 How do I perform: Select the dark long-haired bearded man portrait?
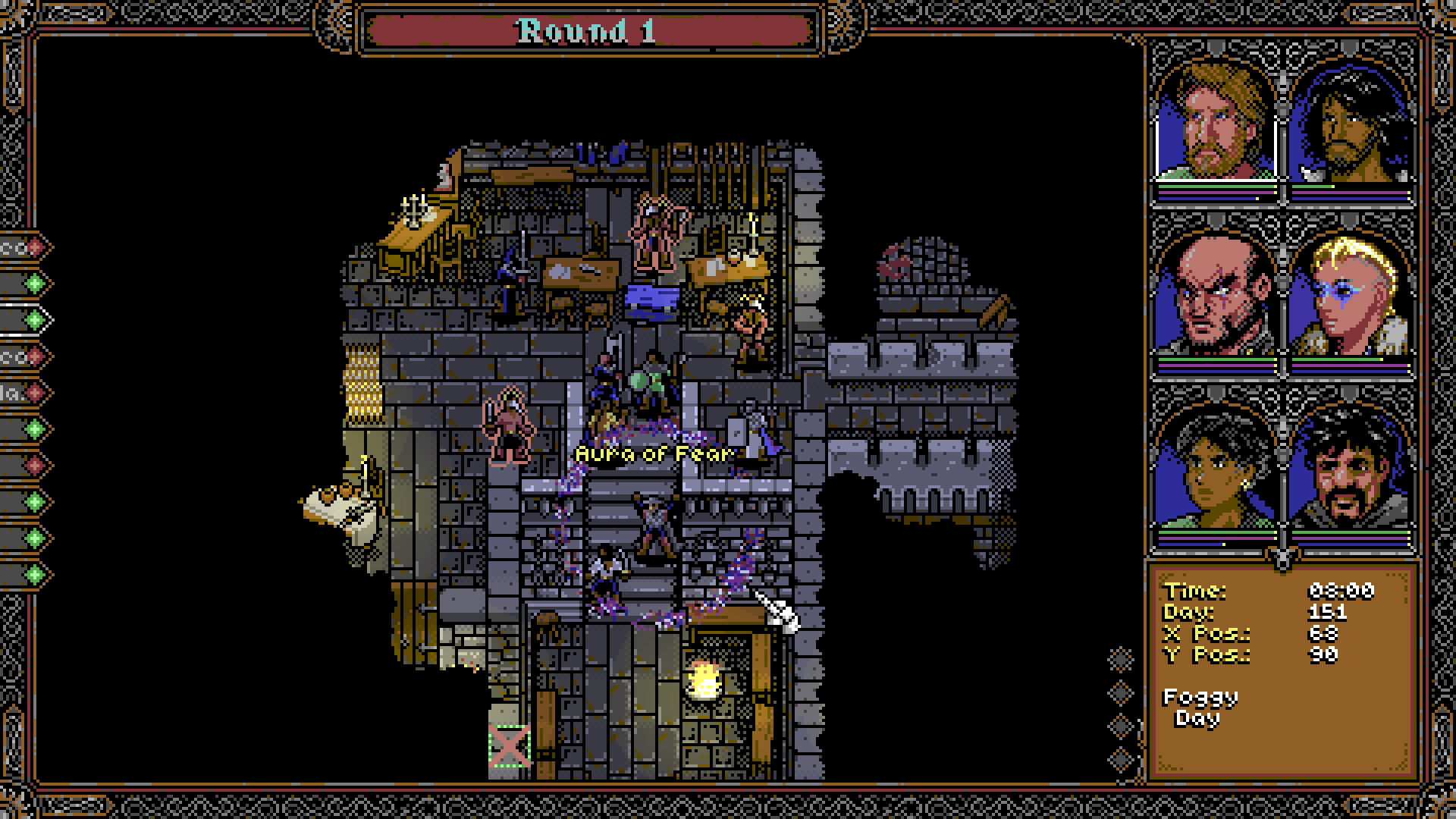(x=1350, y=123)
